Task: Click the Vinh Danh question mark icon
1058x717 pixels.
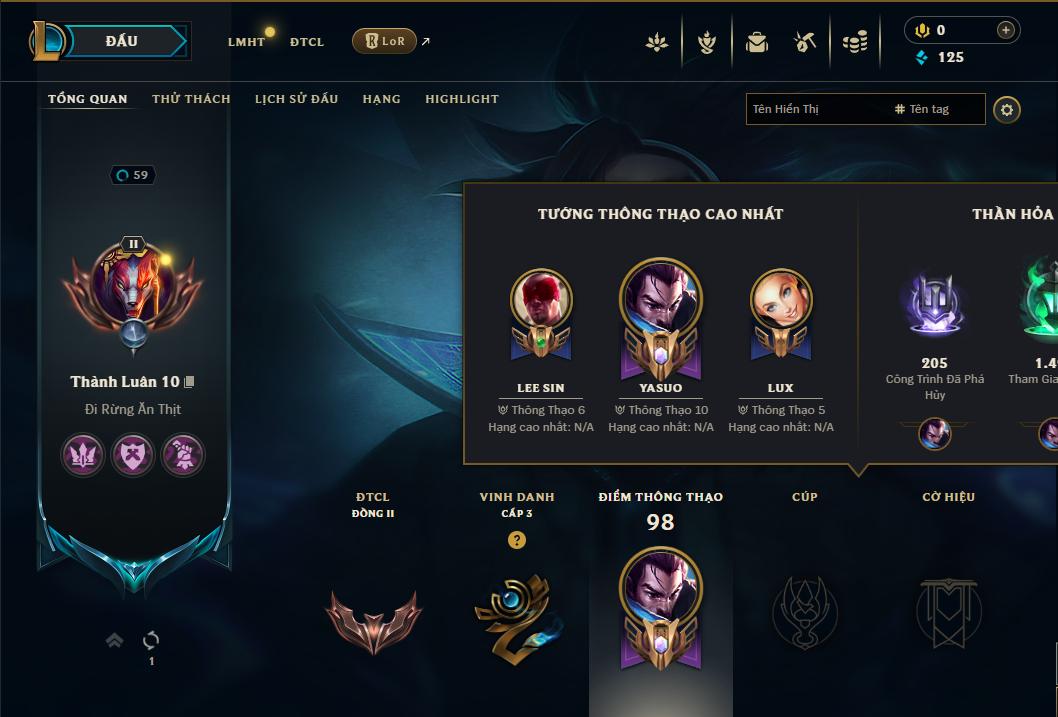Action: 517,540
